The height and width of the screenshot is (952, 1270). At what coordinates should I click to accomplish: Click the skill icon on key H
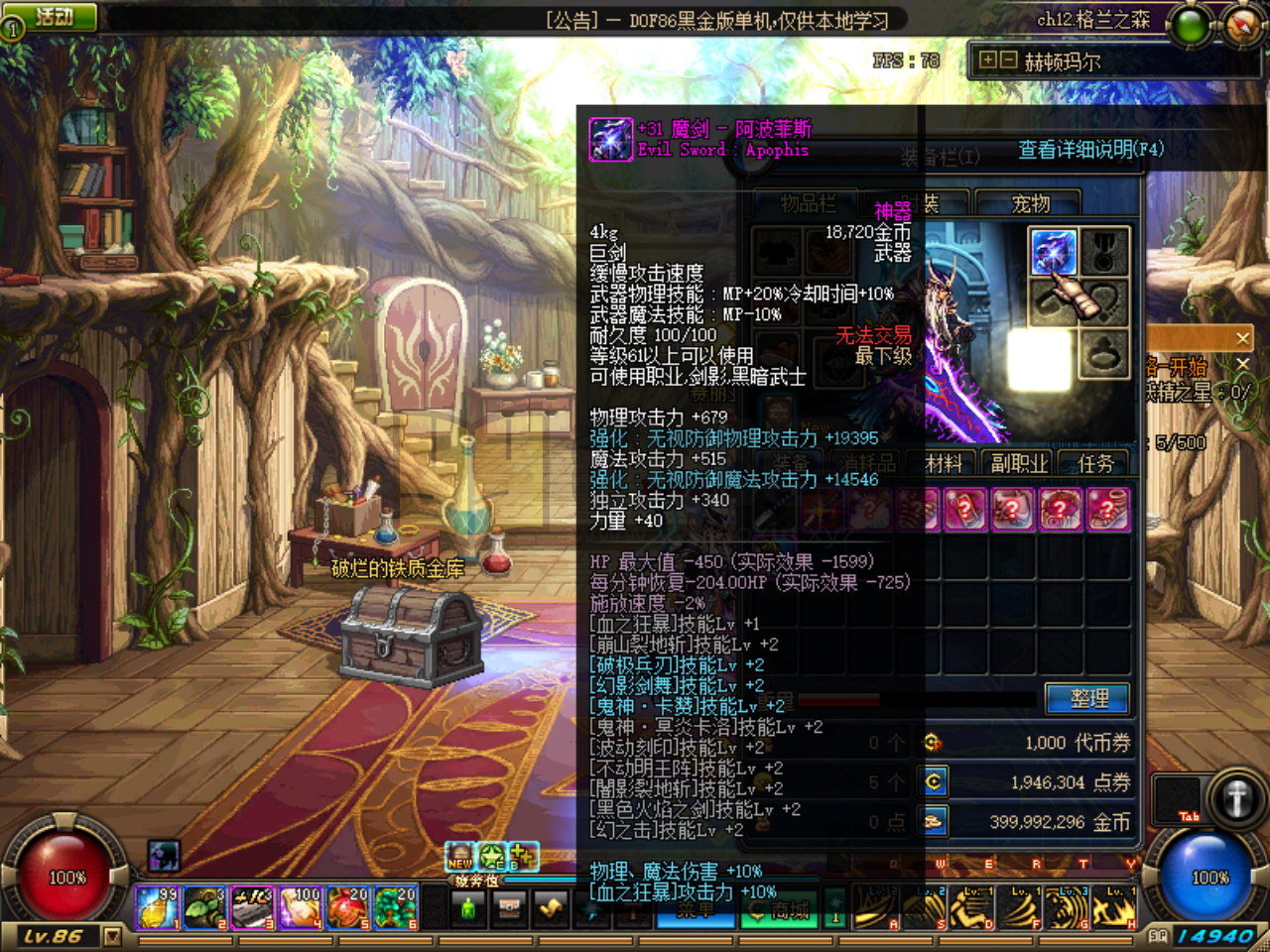coord(1113,907)
